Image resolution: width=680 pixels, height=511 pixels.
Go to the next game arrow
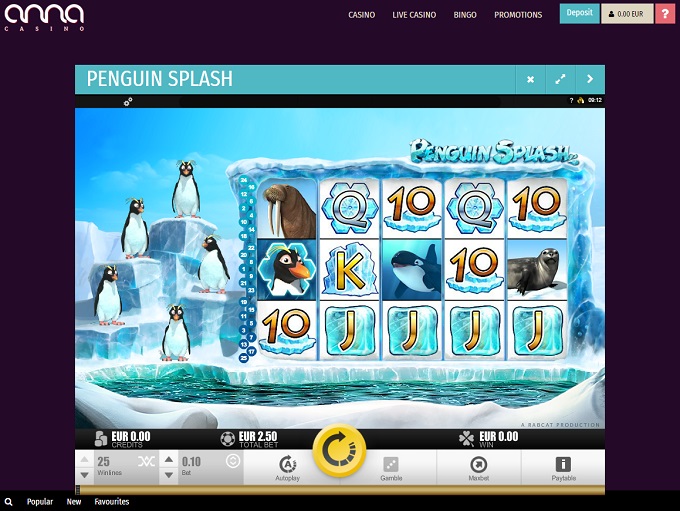click(x=590, y=79)
